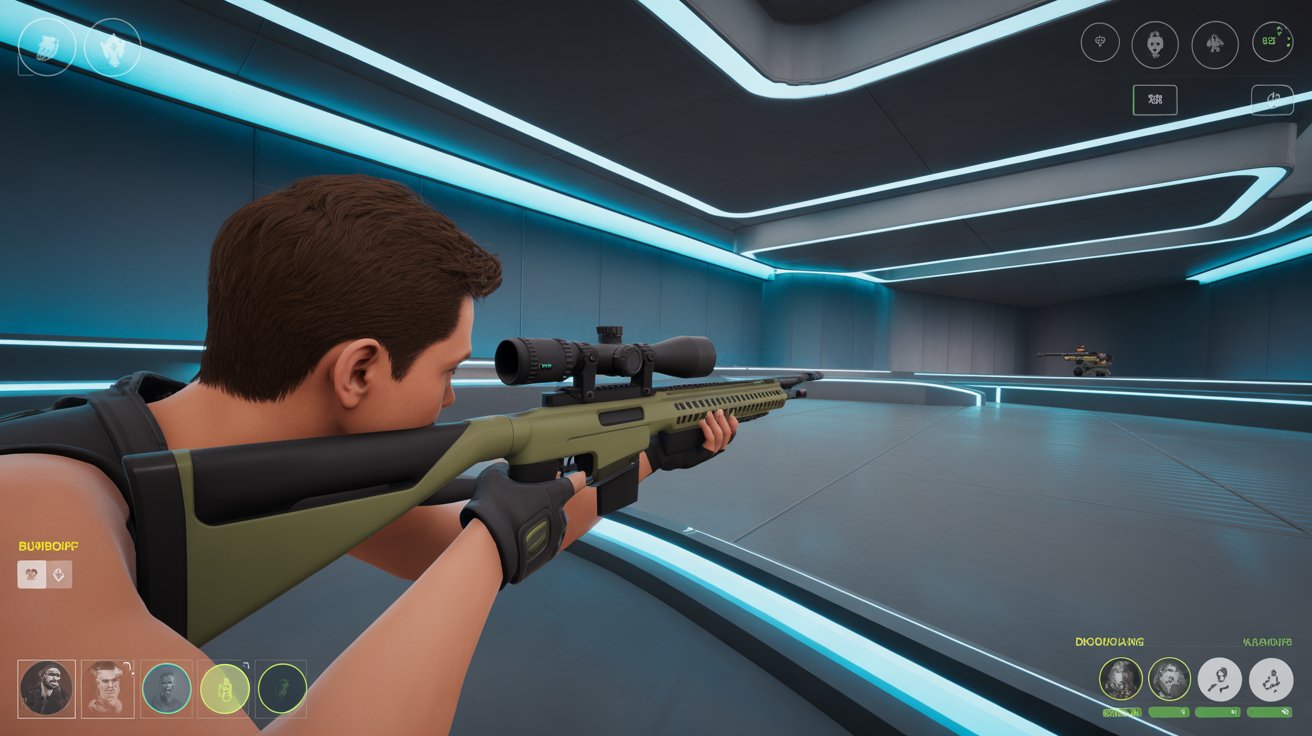Viewport: 1312px width, 736px height.
Task: Click the bearded character thumbnail far bottom left
Action: coord(46,688)
